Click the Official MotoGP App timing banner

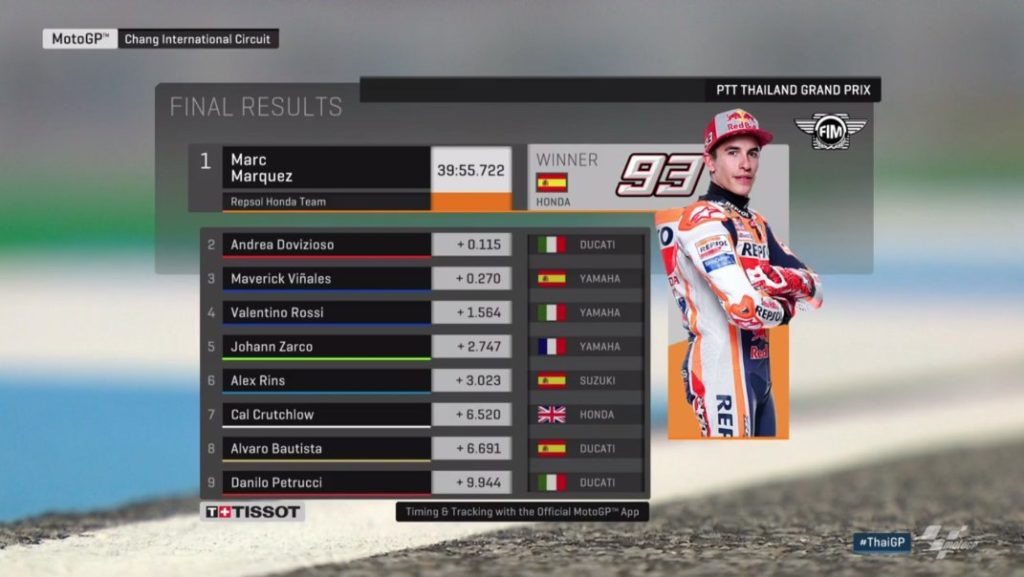[522, 512]
